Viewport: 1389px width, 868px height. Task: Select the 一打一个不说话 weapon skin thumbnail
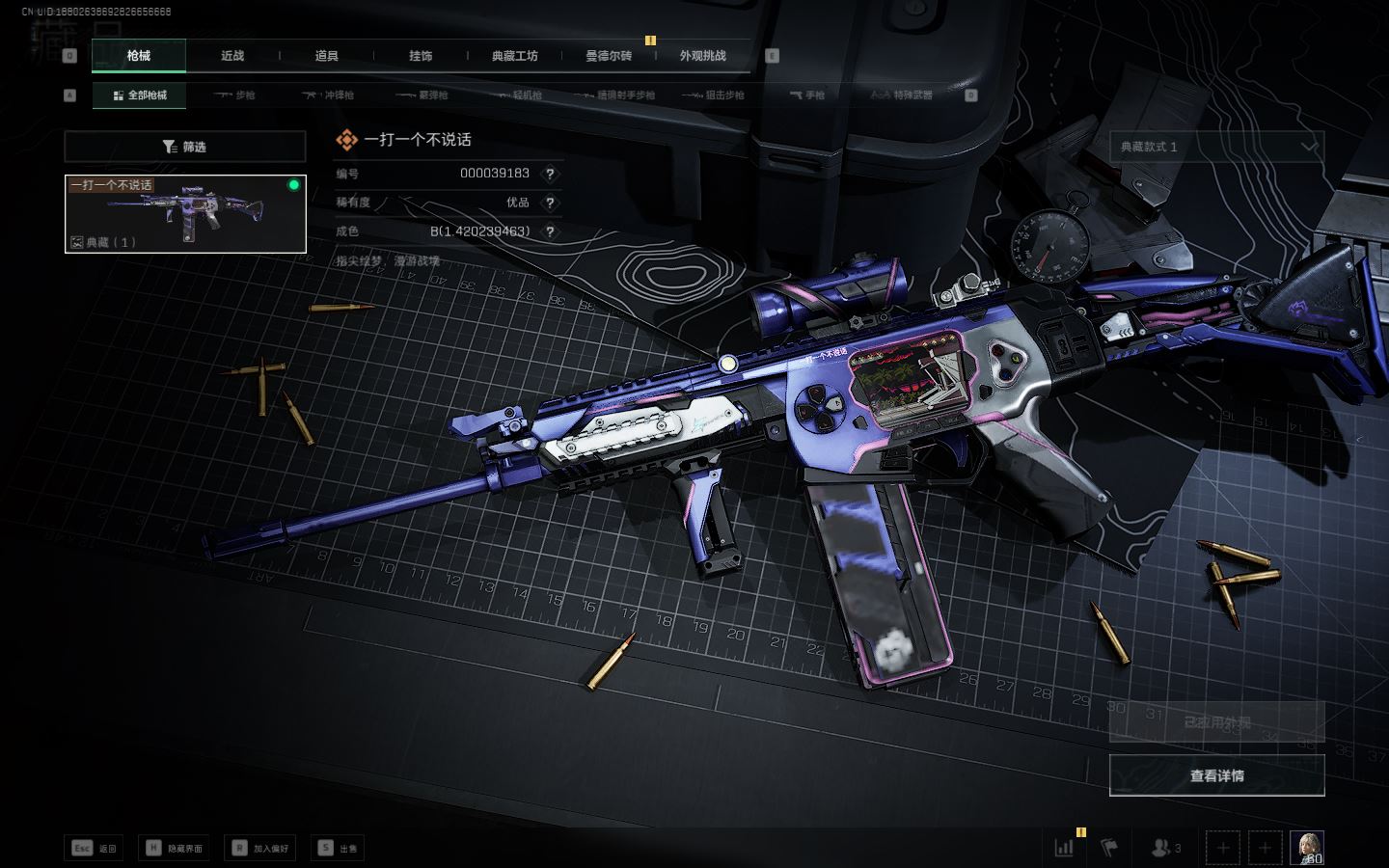(x=185, y=214)
